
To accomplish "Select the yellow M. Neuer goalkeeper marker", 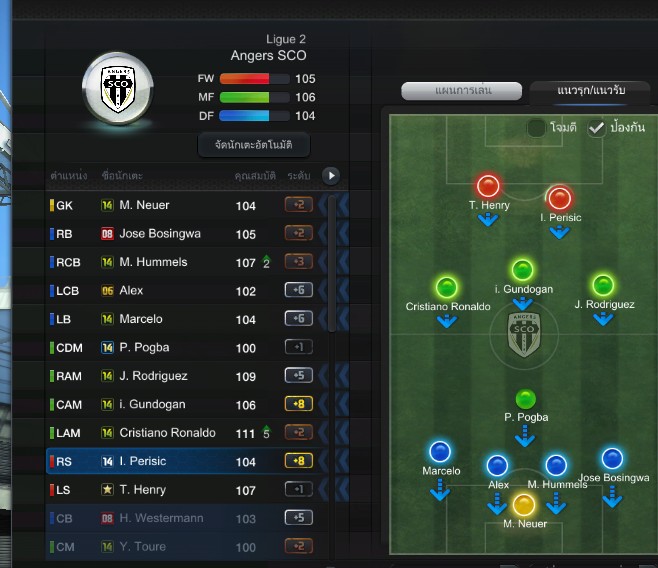I will 524,504.
